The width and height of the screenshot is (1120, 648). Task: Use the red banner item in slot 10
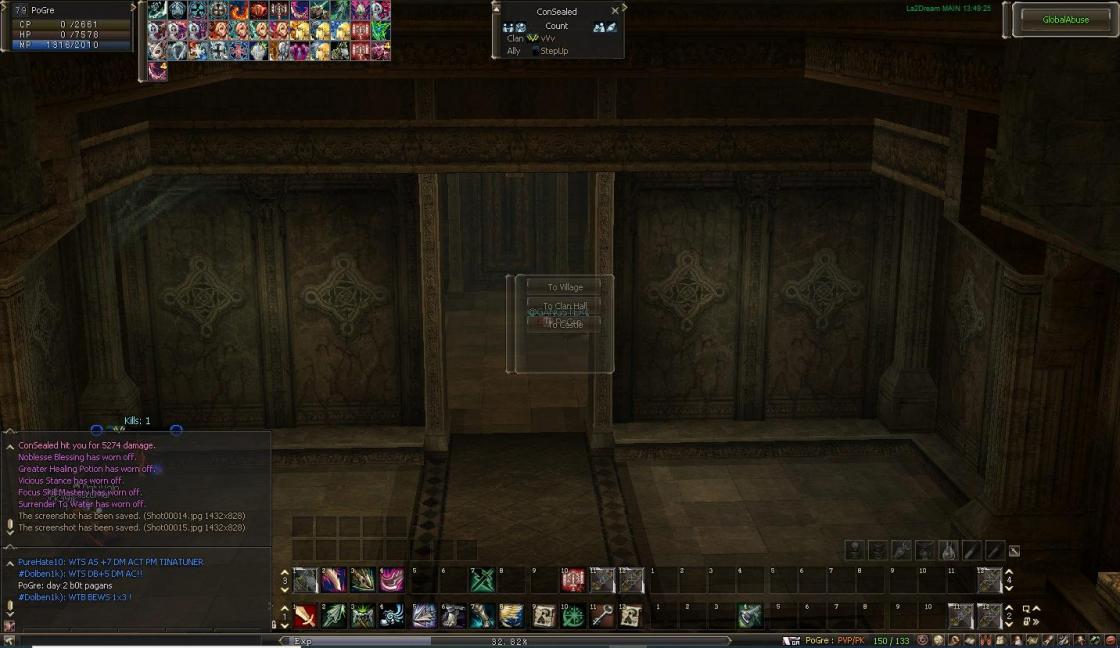tap(573, 580)
